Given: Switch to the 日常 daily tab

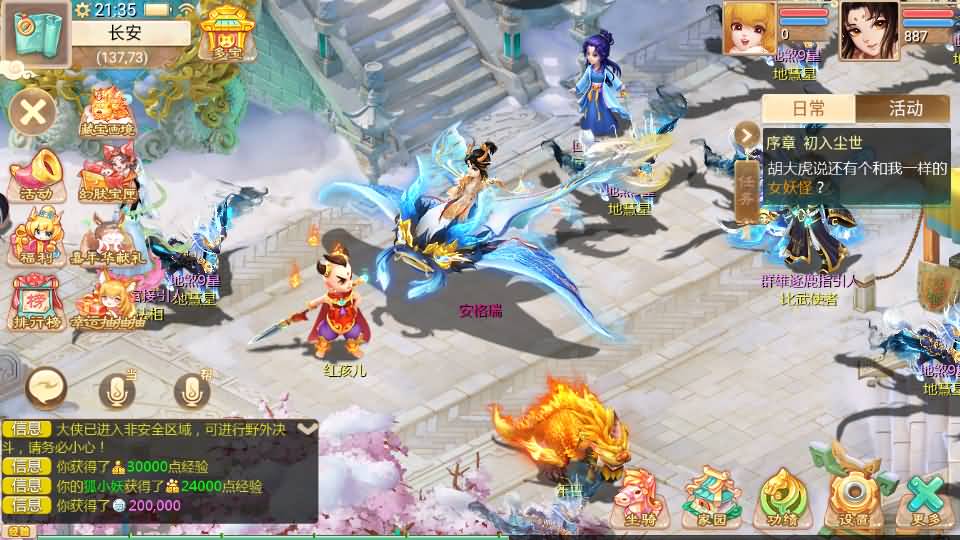Looking at the screenshot, I should [x=809, y=108].
